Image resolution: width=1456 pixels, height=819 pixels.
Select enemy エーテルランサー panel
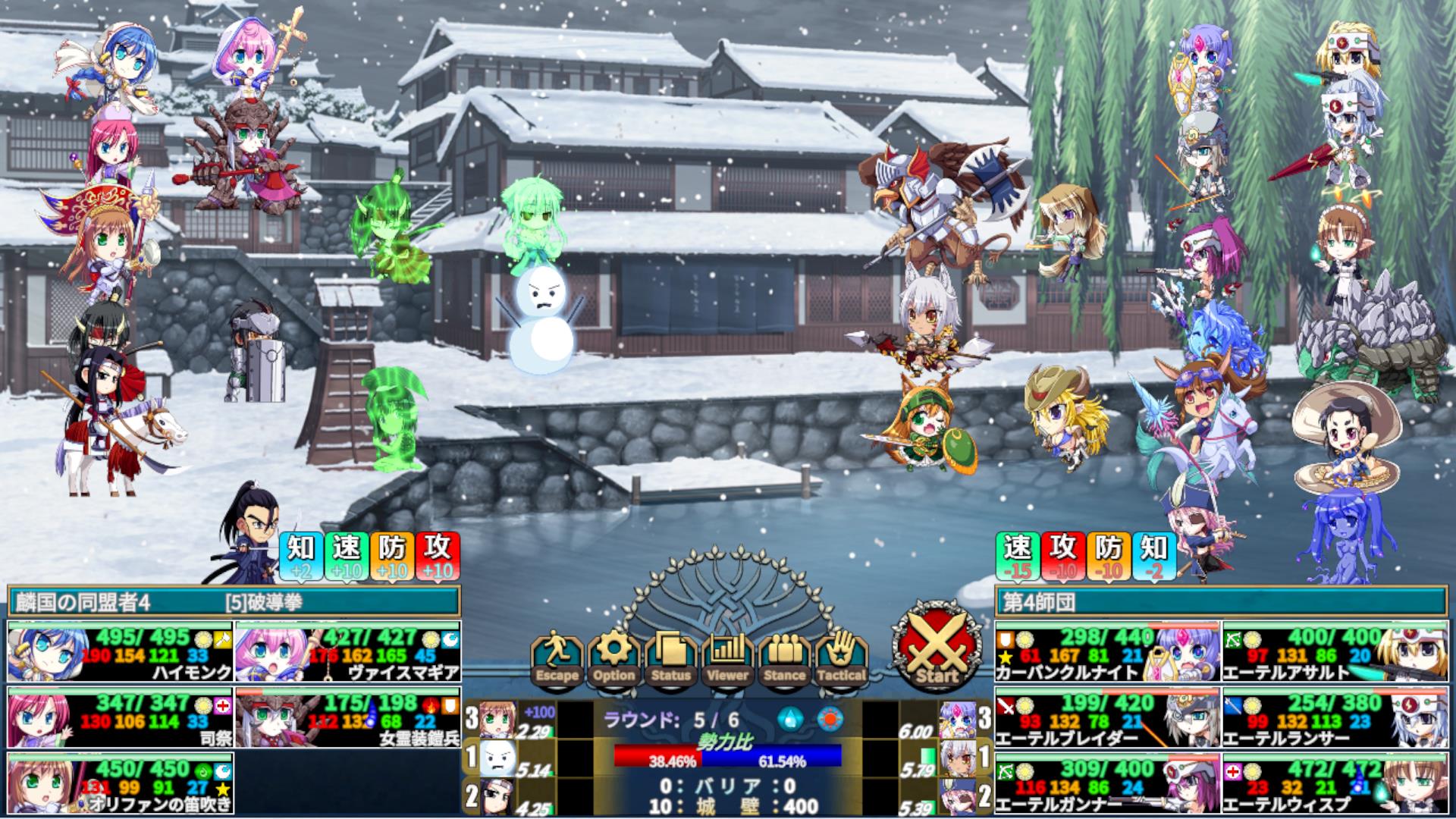[x=1334, y=718]
